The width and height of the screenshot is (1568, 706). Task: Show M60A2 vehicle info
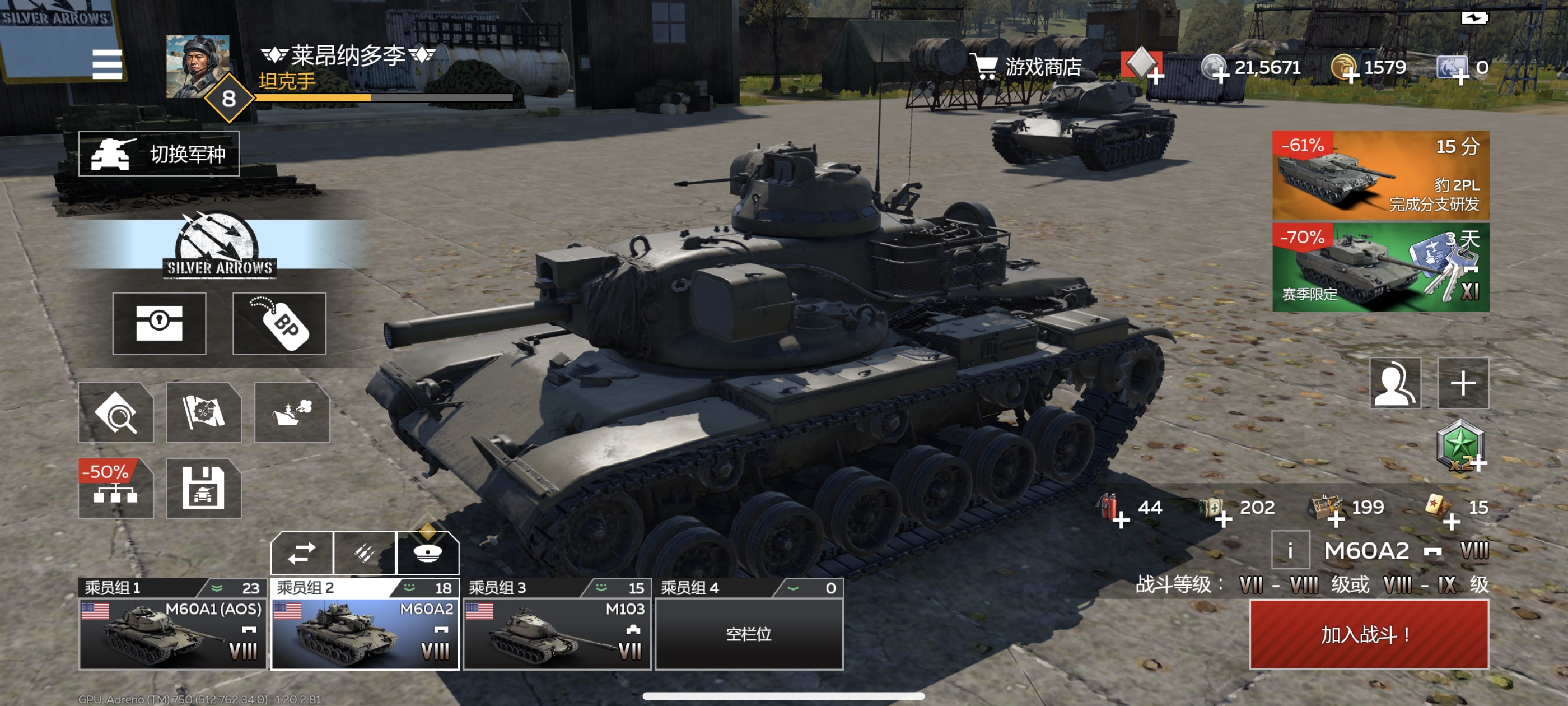1290,551
